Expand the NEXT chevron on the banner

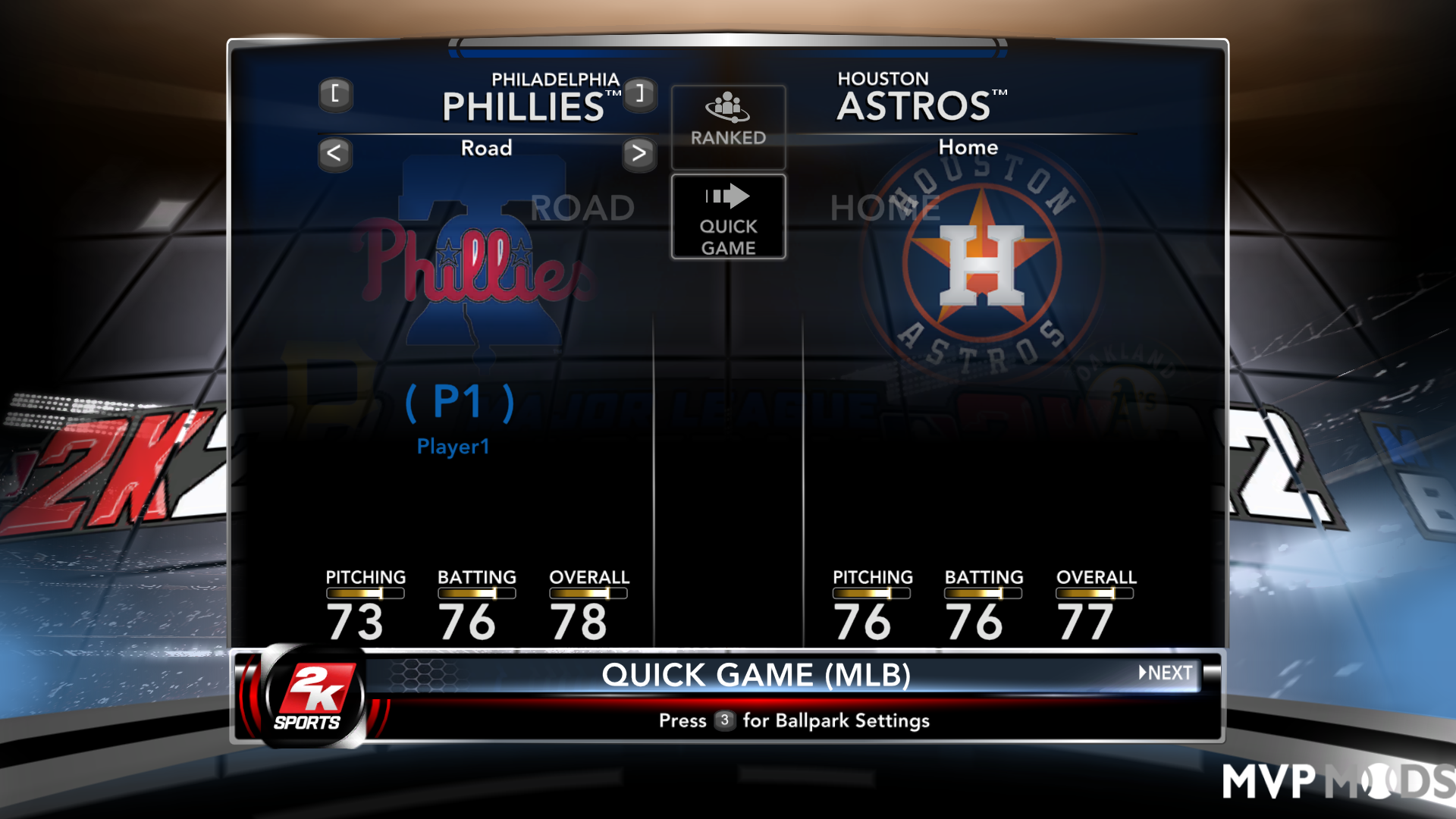click(x=1144, y=673)
